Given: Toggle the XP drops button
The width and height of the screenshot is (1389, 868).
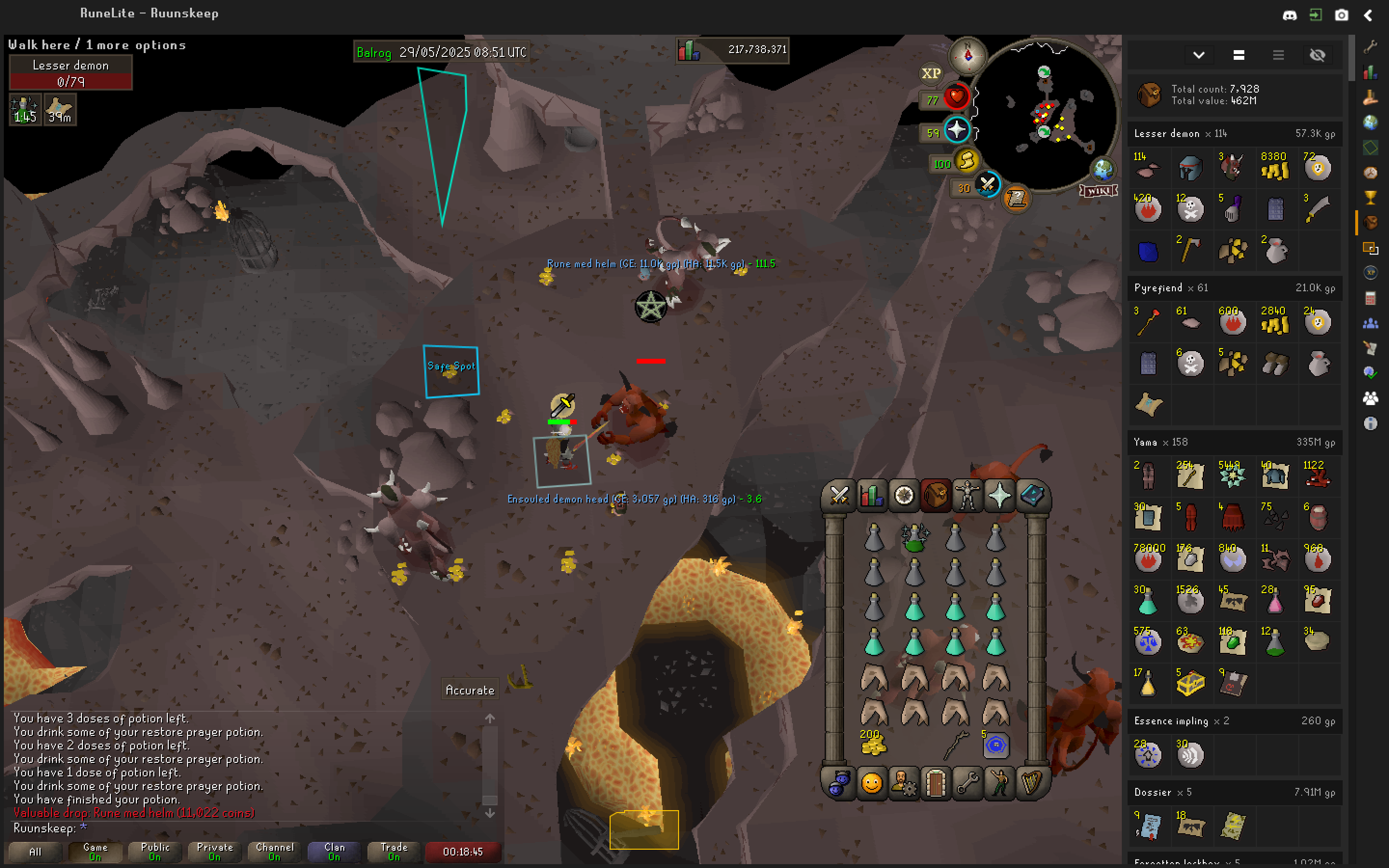Looking at the screenshot, I should pyautogui.click(x=930, y=73).
